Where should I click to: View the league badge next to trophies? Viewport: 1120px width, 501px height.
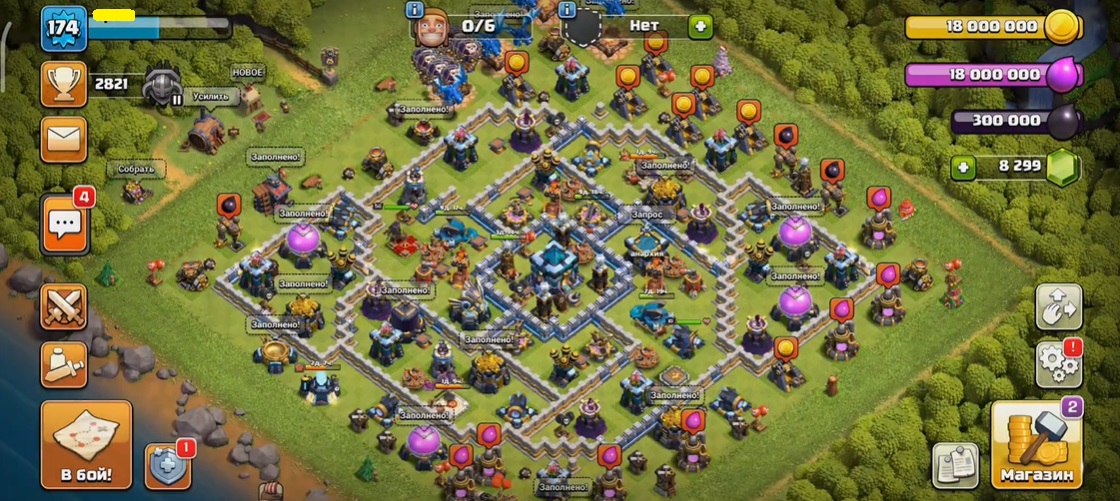pyautogui.click(x=162, y=86)
